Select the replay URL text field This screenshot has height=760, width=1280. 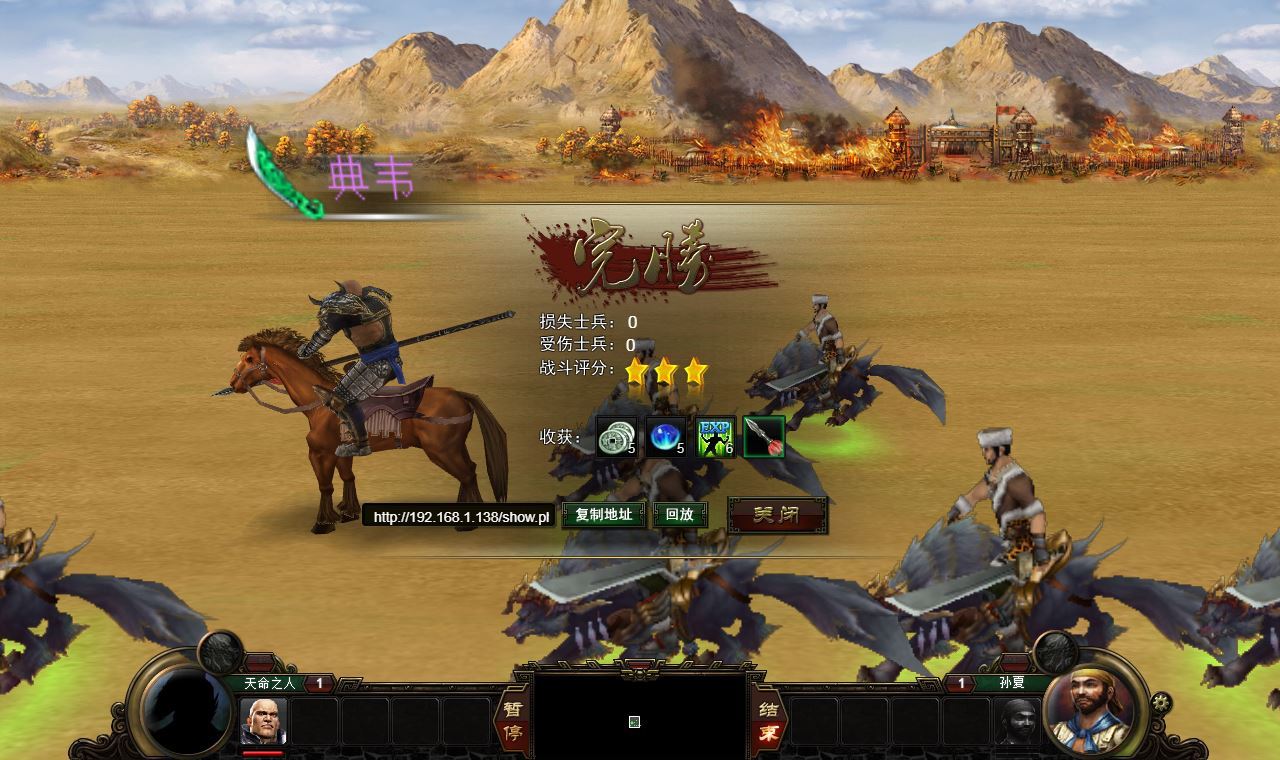[x=459, y=517]
